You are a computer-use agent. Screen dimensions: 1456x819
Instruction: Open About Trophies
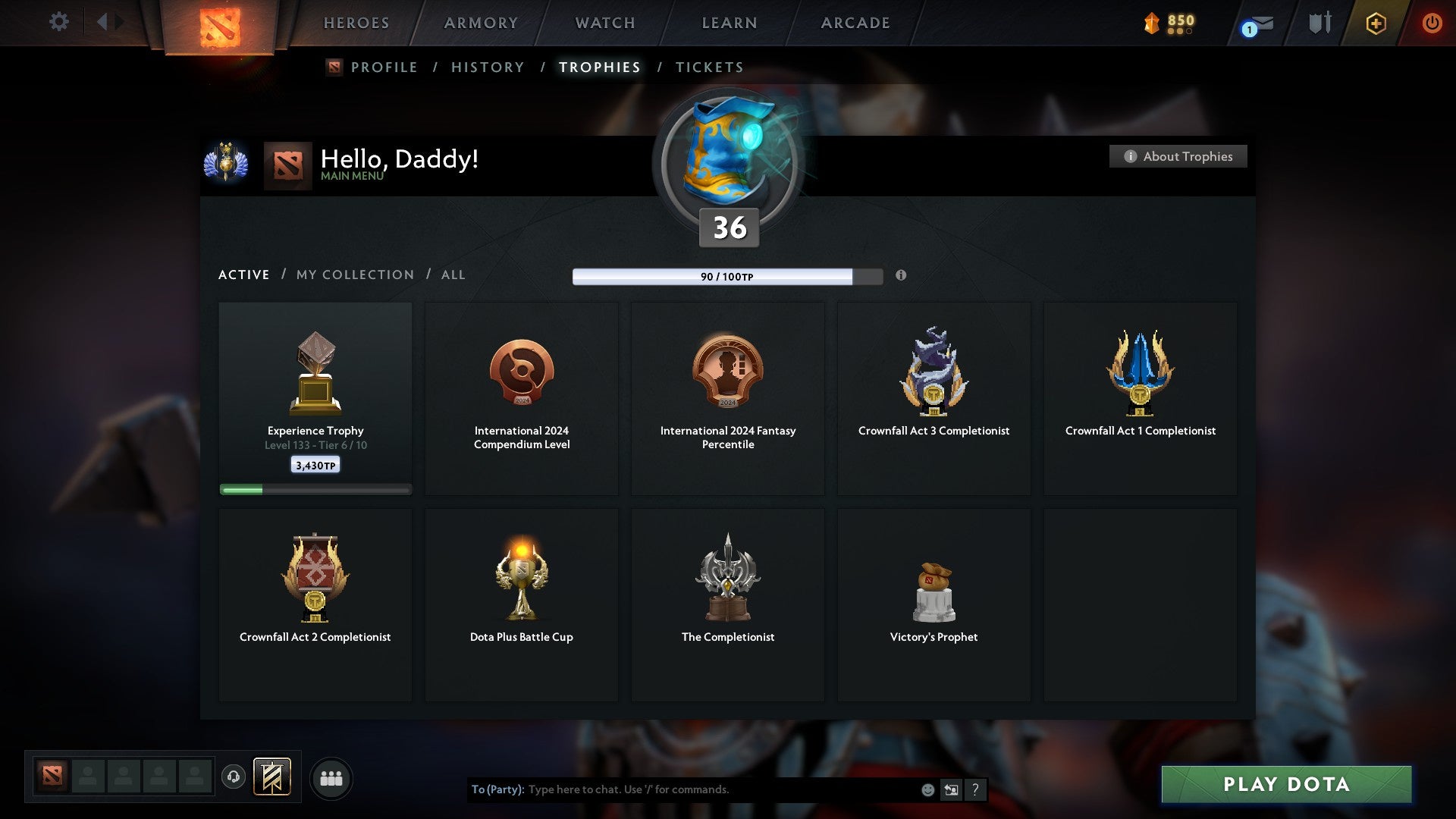[1178, 156]
